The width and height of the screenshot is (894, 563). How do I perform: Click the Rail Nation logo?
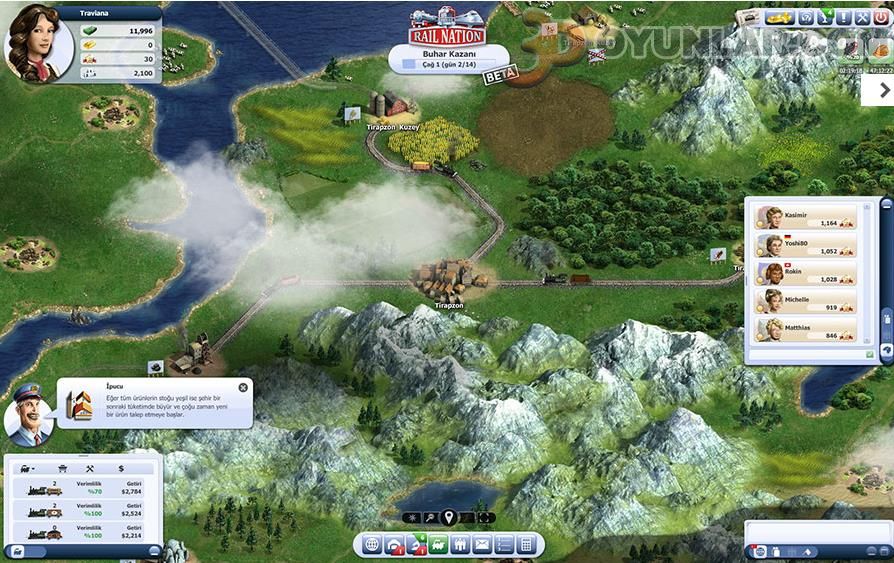446,31
